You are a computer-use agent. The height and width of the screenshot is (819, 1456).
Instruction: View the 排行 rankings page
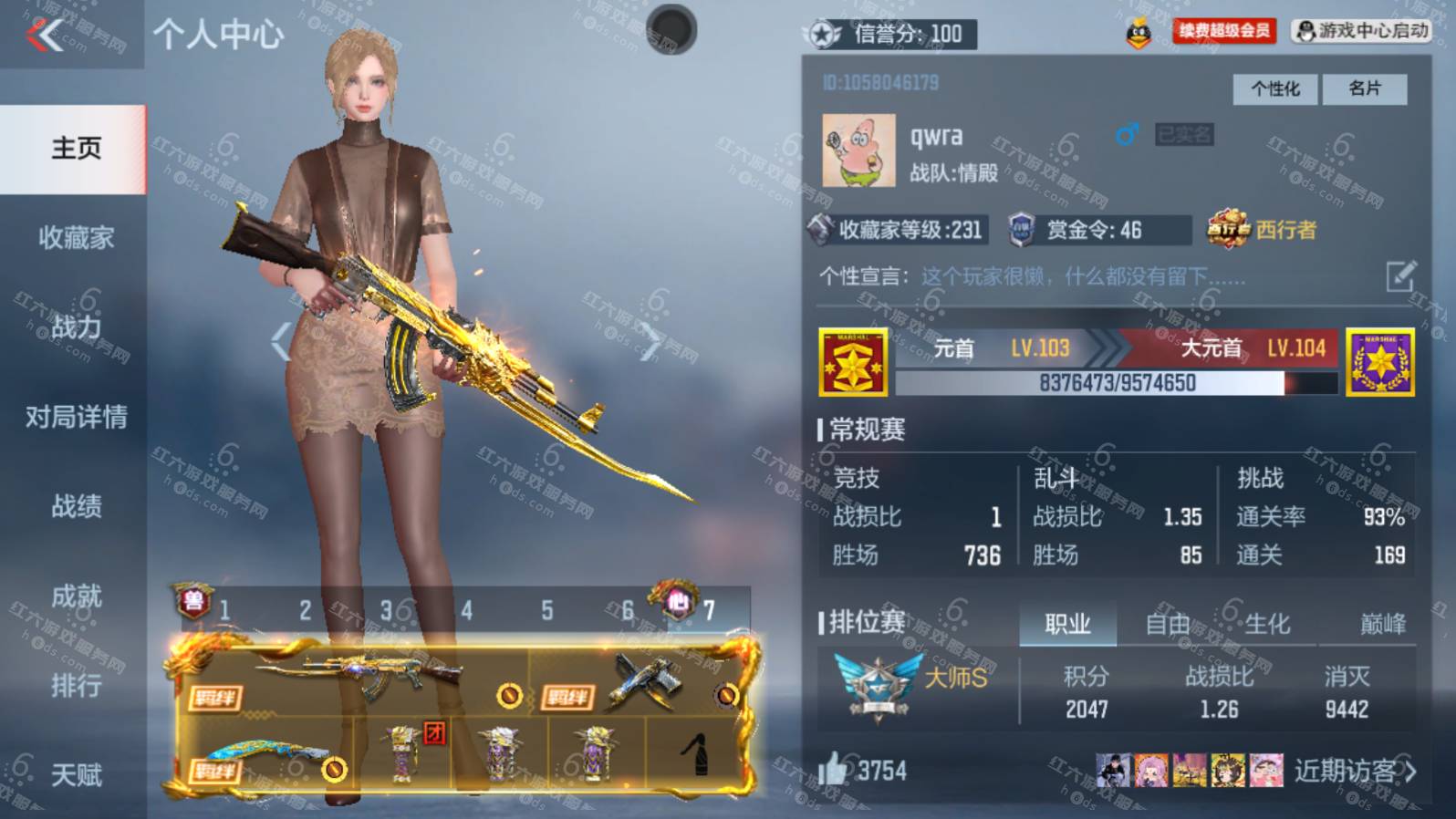(76, 685)
